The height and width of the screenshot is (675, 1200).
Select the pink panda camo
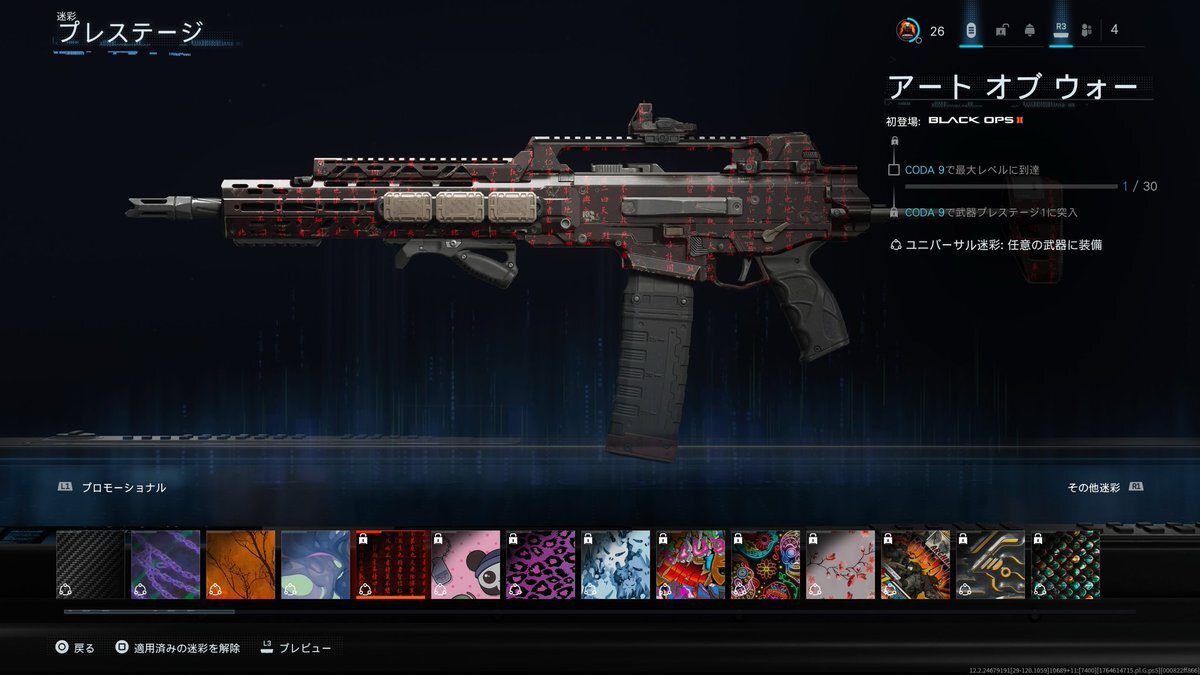[x=466, y=565]
